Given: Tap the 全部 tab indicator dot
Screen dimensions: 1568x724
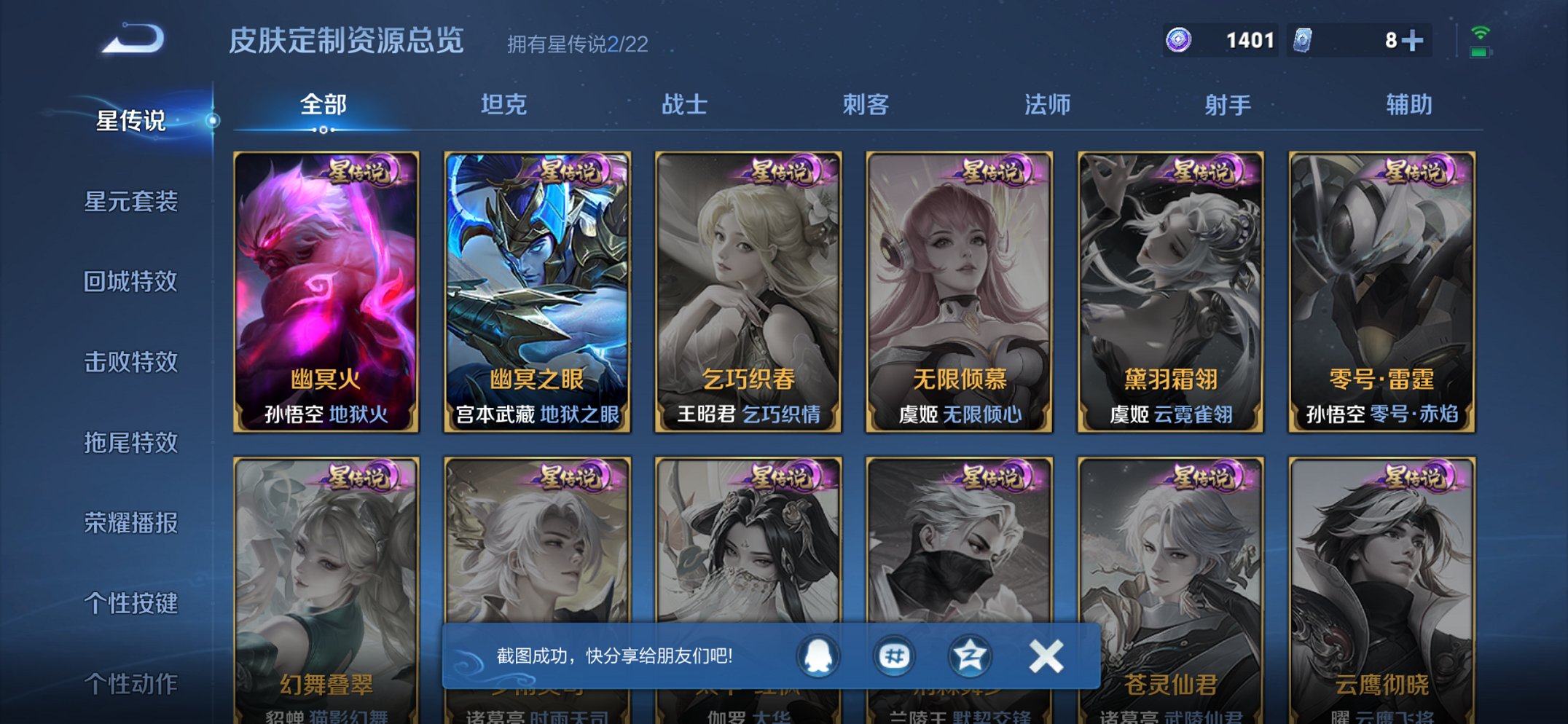Looking at the screenshot, I should coord(322,129).
